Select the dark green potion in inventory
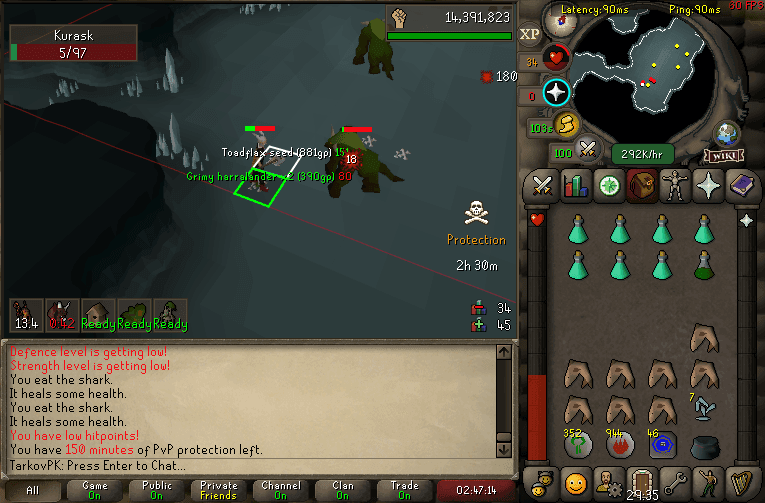765x503 pixels. pyautogui.click(x=706, y=266)
